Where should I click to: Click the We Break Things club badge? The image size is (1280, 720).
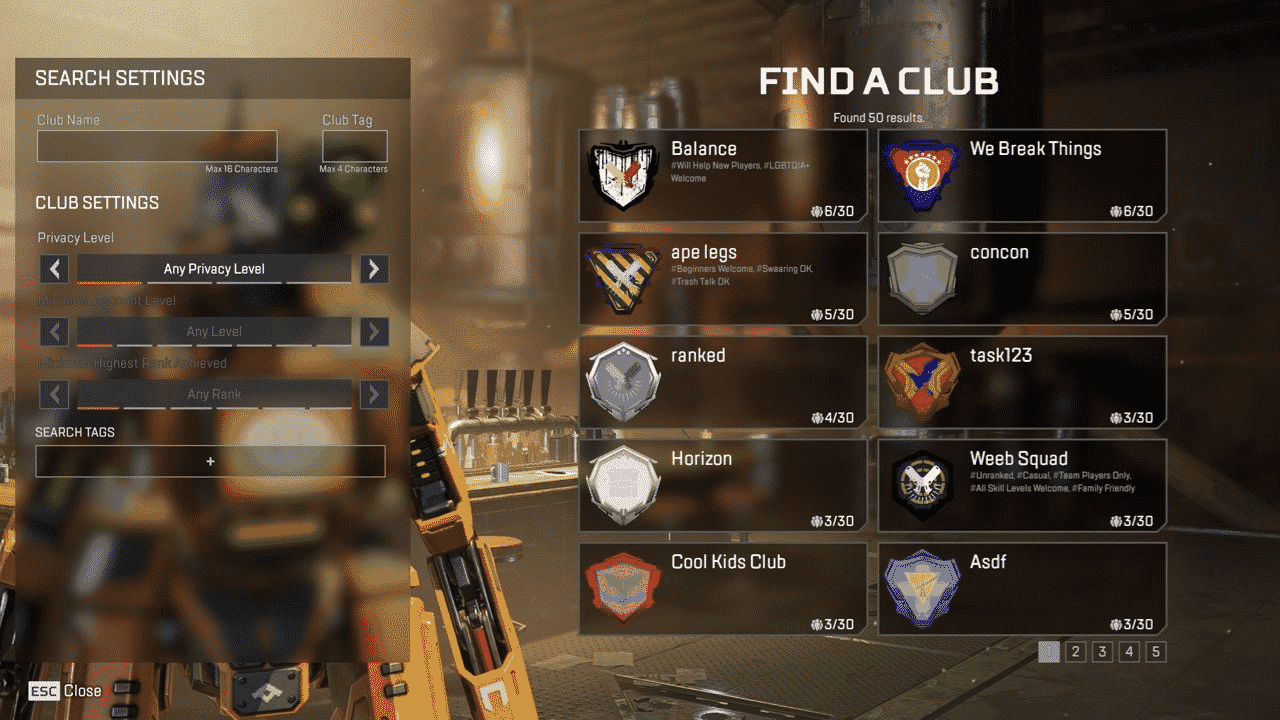coord(922,176)
